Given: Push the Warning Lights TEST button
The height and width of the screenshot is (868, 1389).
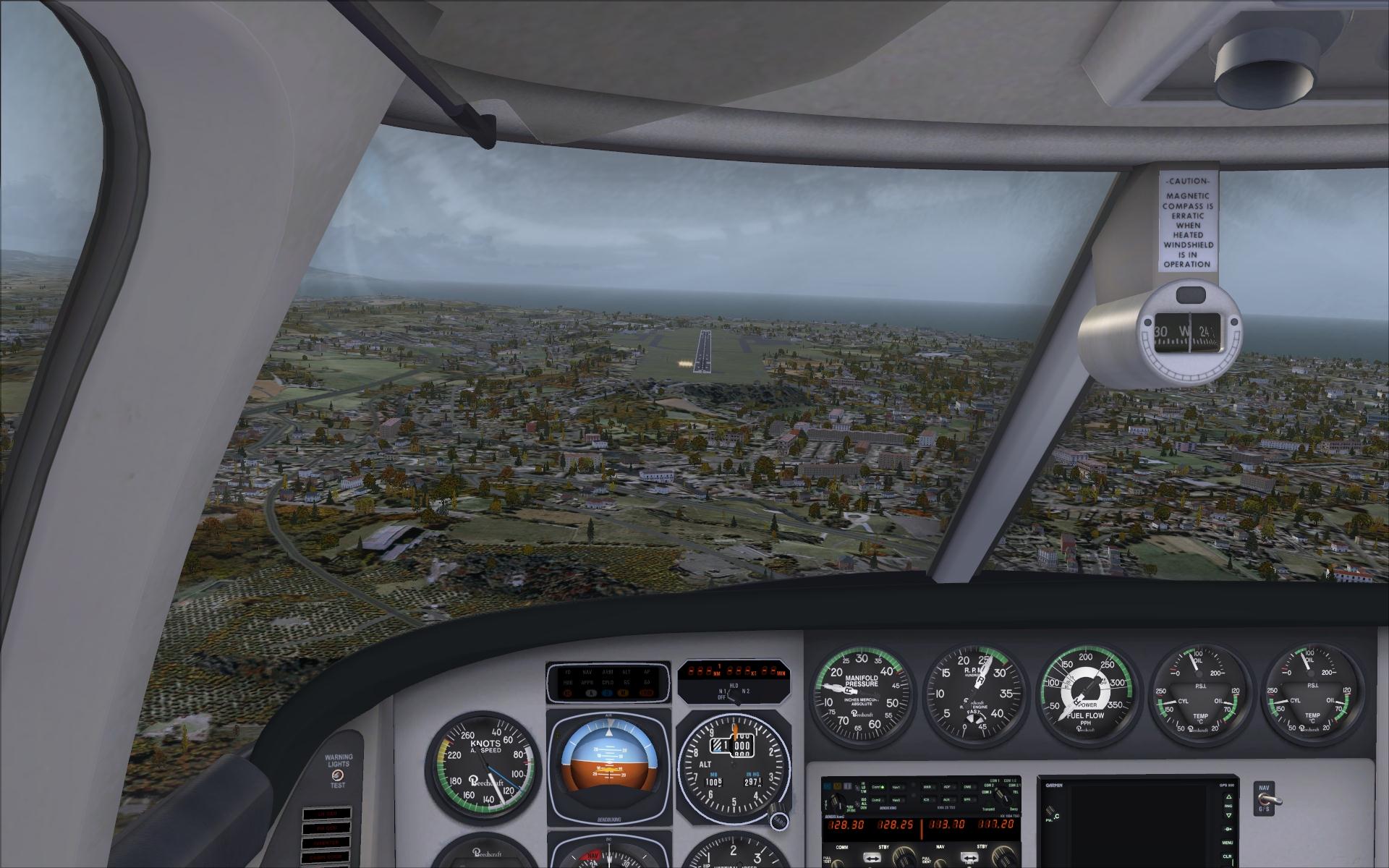Looking at the screenshot, I should point(337,775).
